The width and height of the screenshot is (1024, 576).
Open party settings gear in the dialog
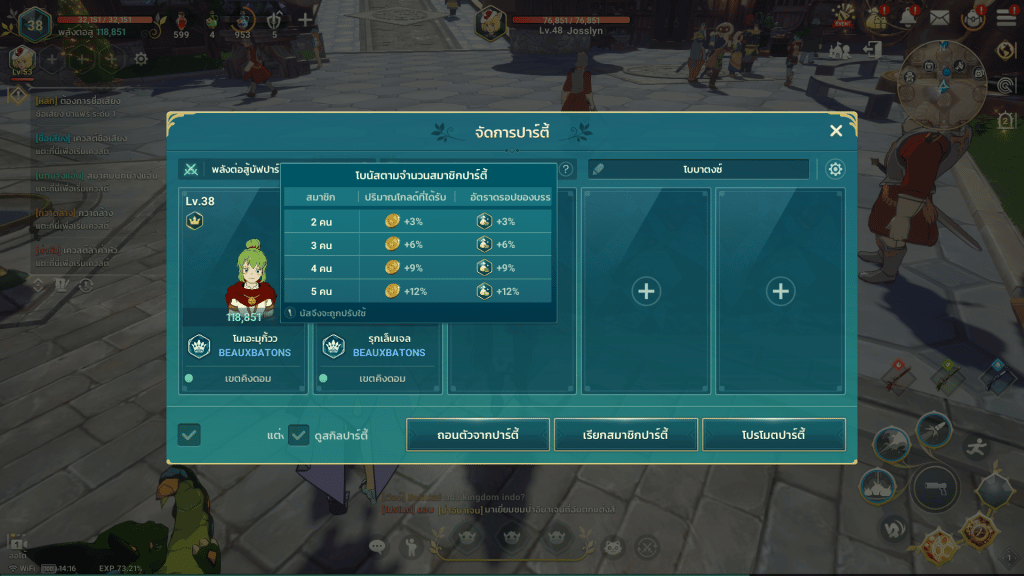[x=835, y=169]
